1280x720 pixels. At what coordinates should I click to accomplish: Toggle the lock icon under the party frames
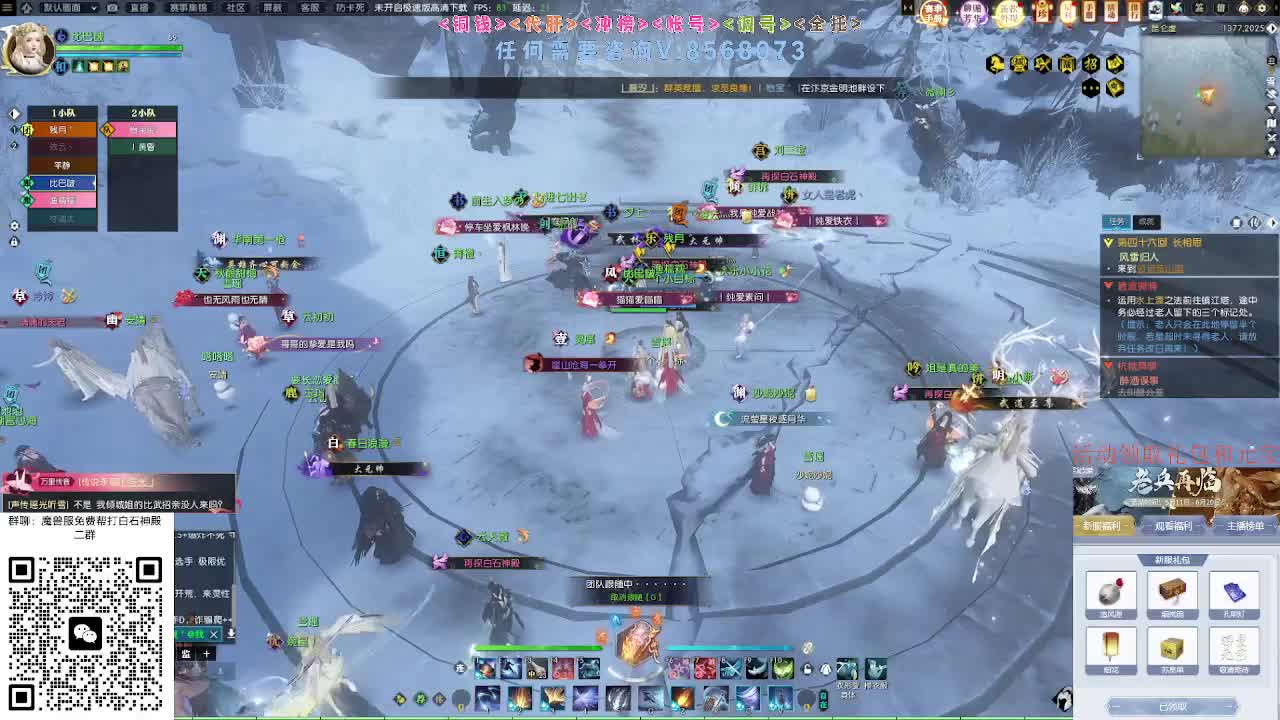coord(14,240)
